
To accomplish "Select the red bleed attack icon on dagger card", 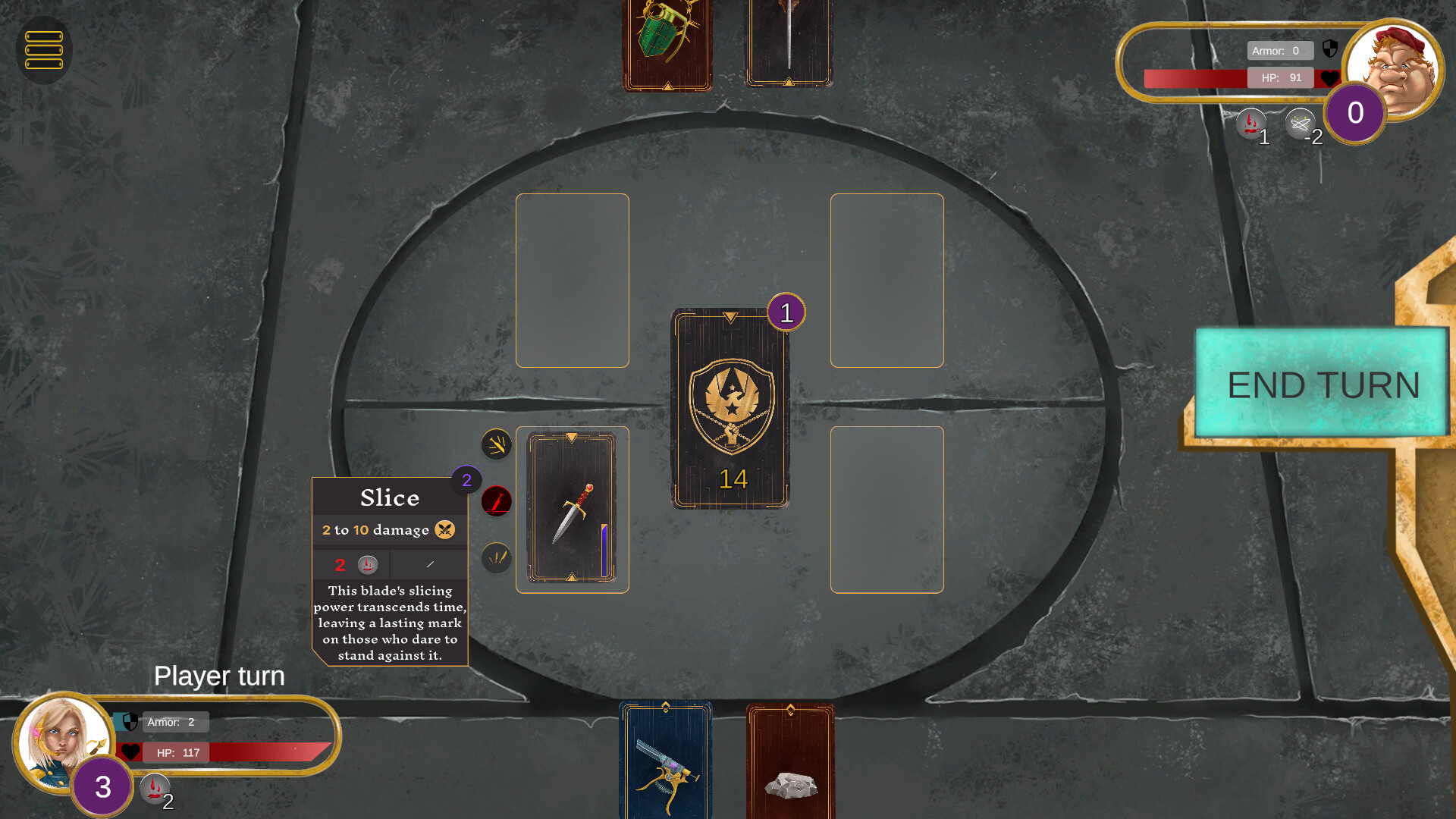I will [497, 501].
